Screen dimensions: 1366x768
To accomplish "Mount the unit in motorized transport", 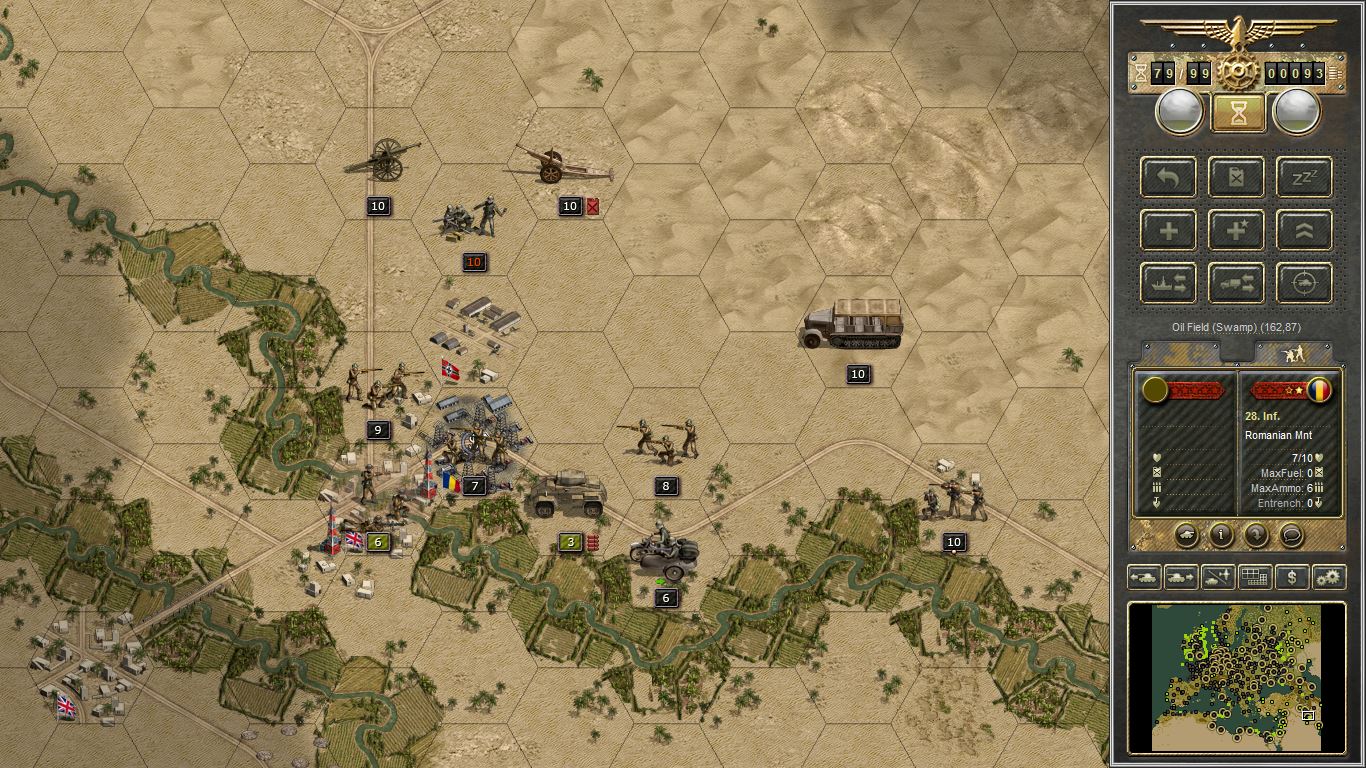I will coord(1236,283).
